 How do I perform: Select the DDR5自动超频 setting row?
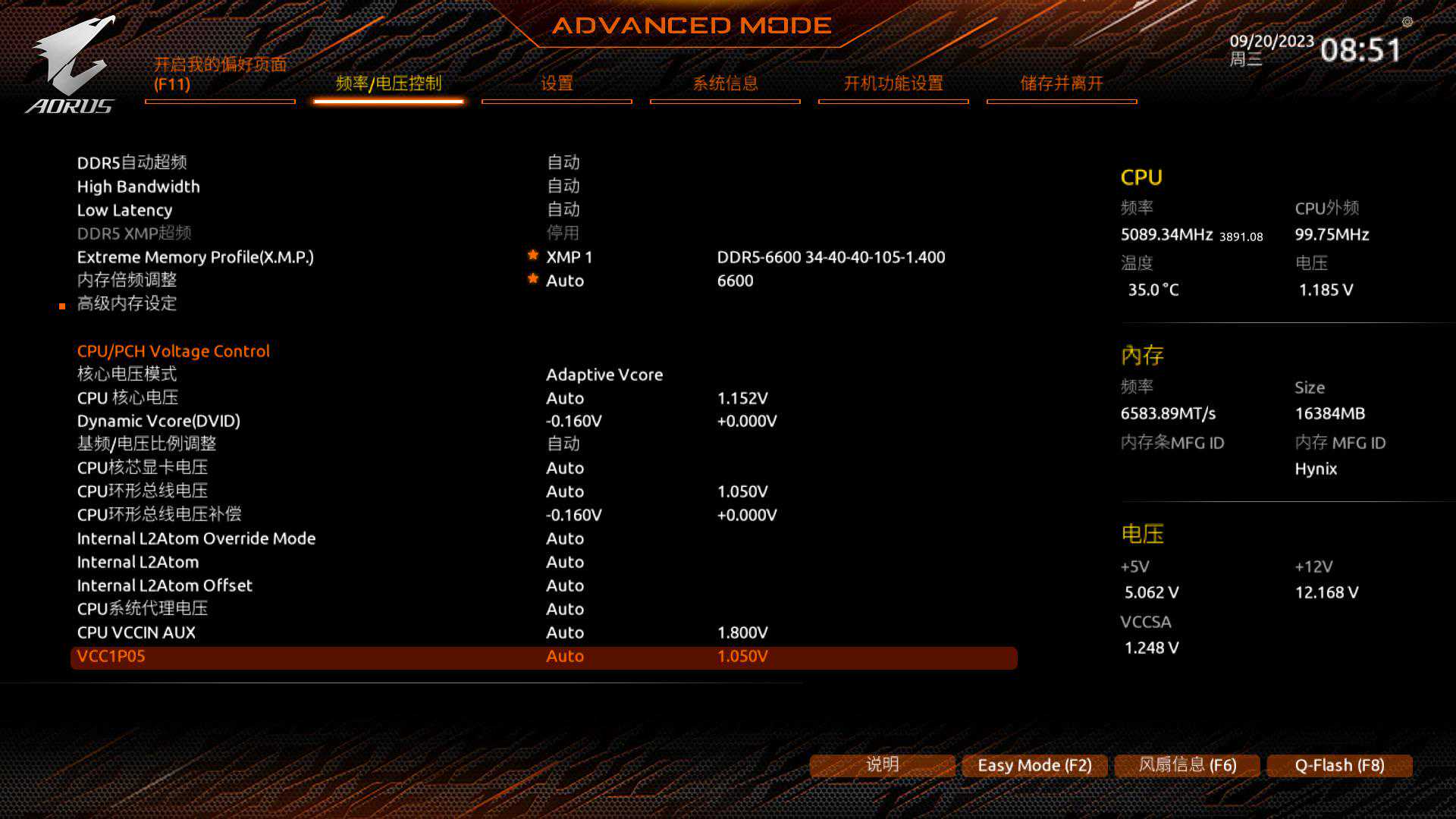point(132,162)
